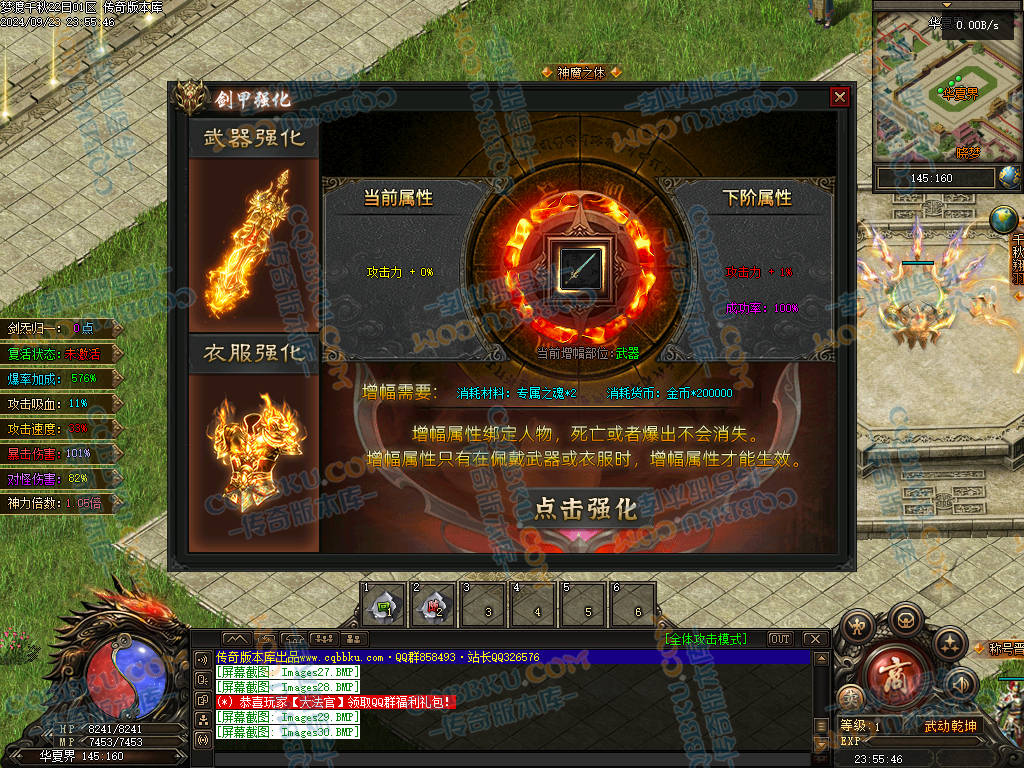Click the large globe icon below the minimap
Image resolution: width=1024 pixels, height=768 pixels.
pyautogui.click(x=1003, y=219)
